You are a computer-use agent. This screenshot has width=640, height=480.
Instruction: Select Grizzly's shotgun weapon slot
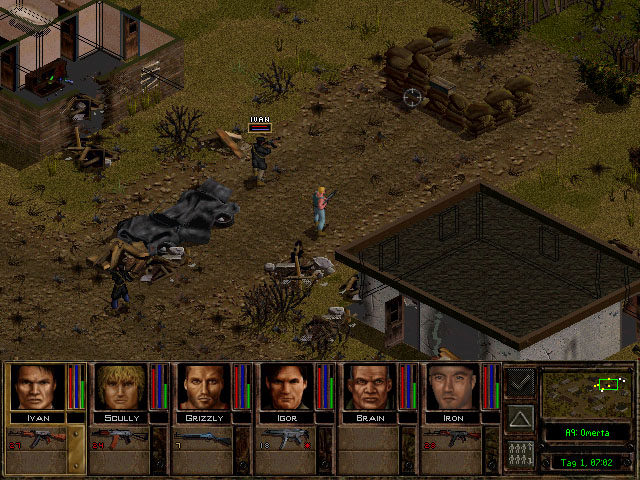click(204, 438)
